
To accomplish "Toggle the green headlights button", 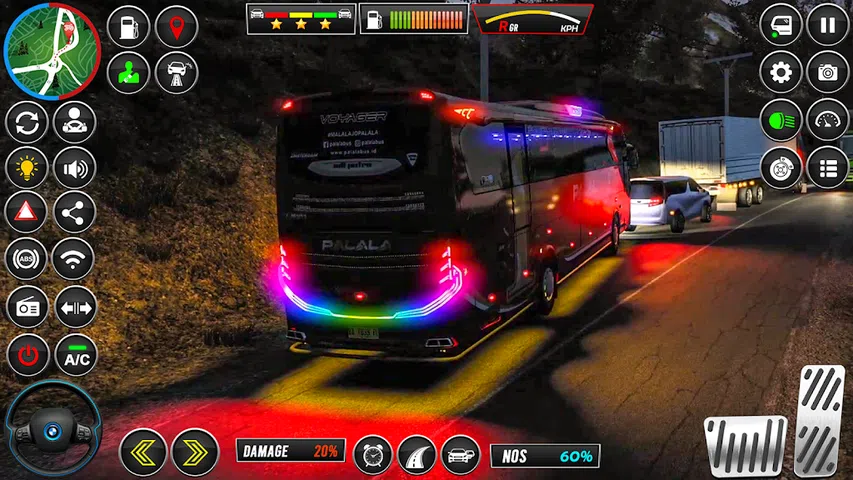I will pyautogui.click(x=781, y=120).
